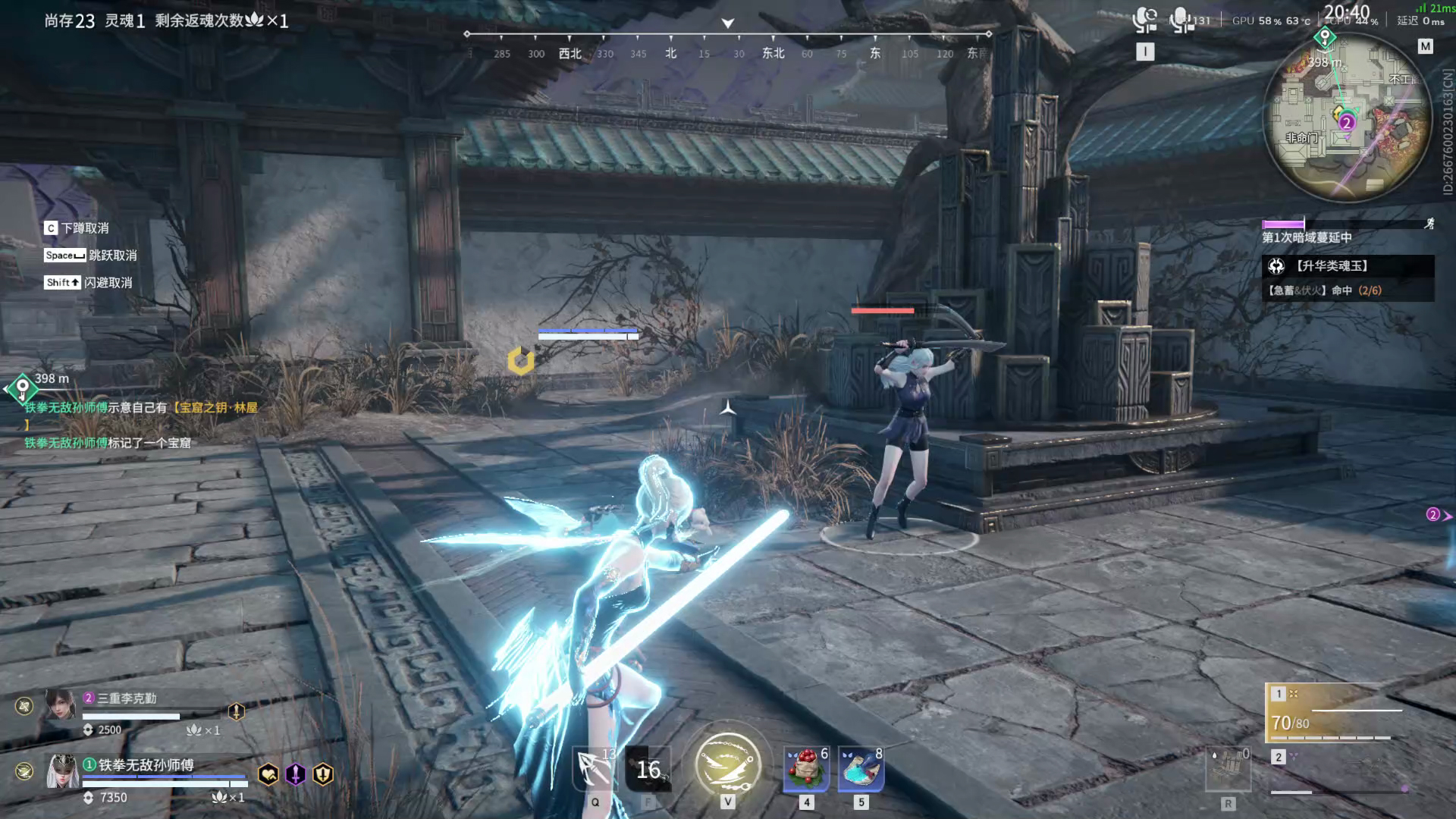Click the gold shield hexagon buff icon
1456x819 pixels.
[x=323, y=774]
